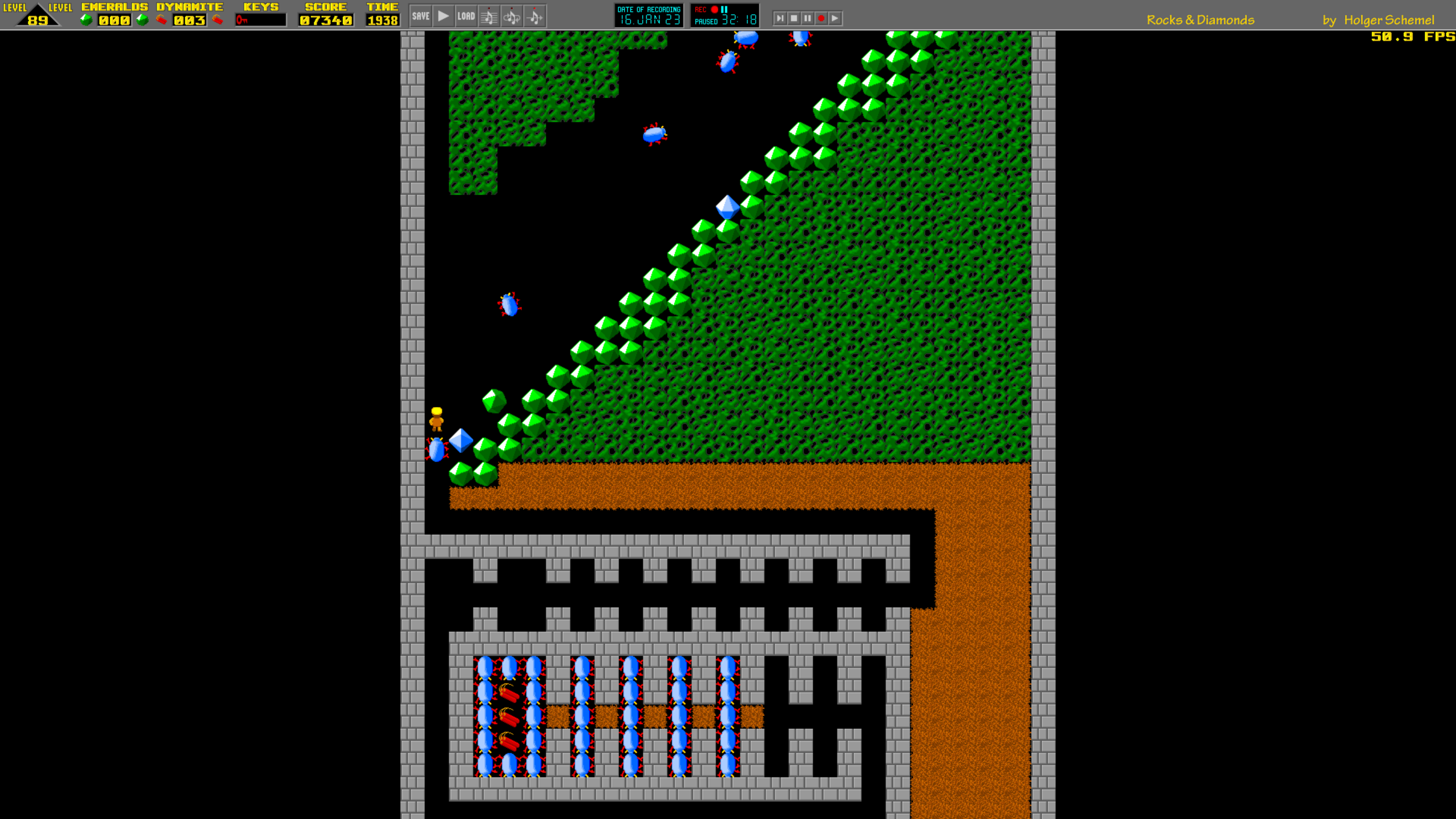
Task: Toggle the sound loops icon
Action: (512, 16)
